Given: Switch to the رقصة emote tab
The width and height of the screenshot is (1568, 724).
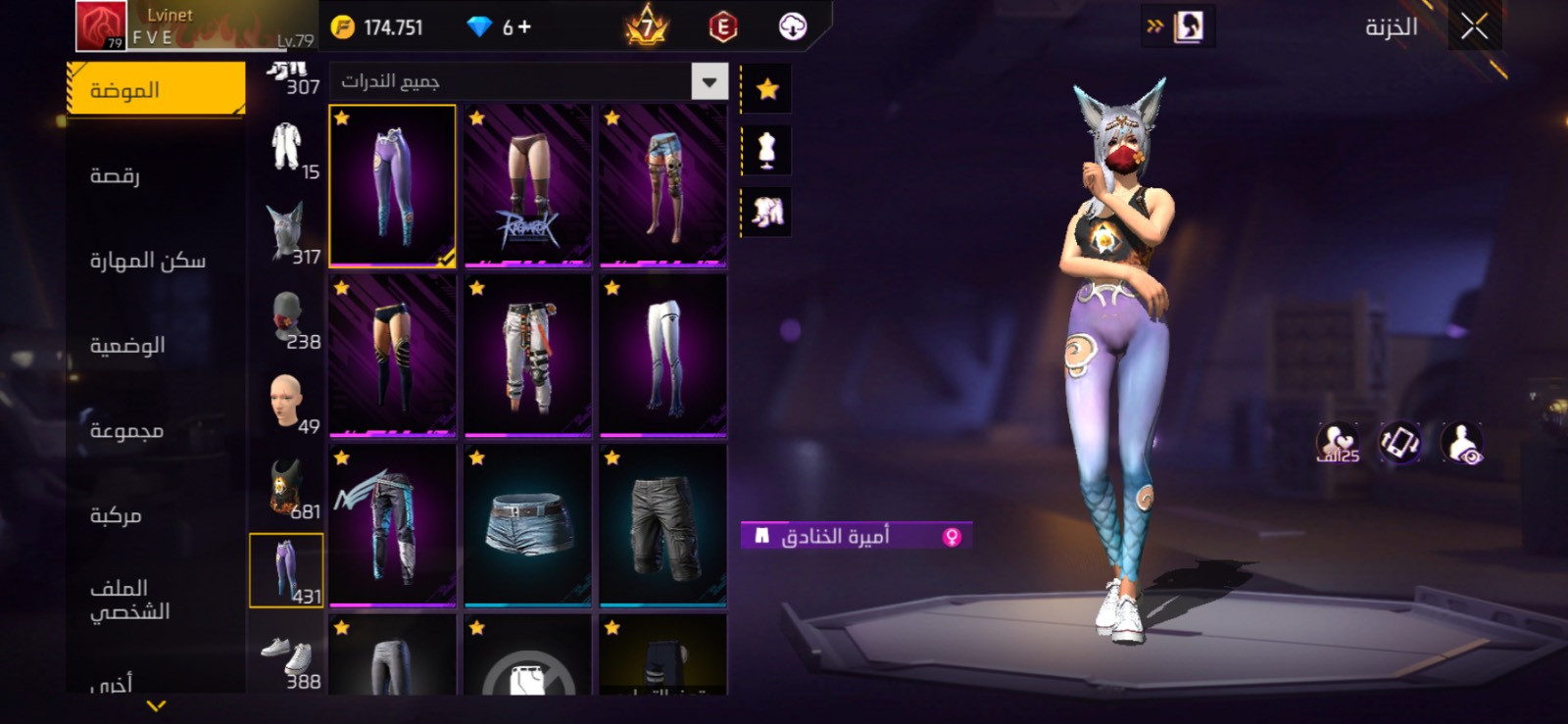Looking at the screenshot, I should tap(116, 175).
